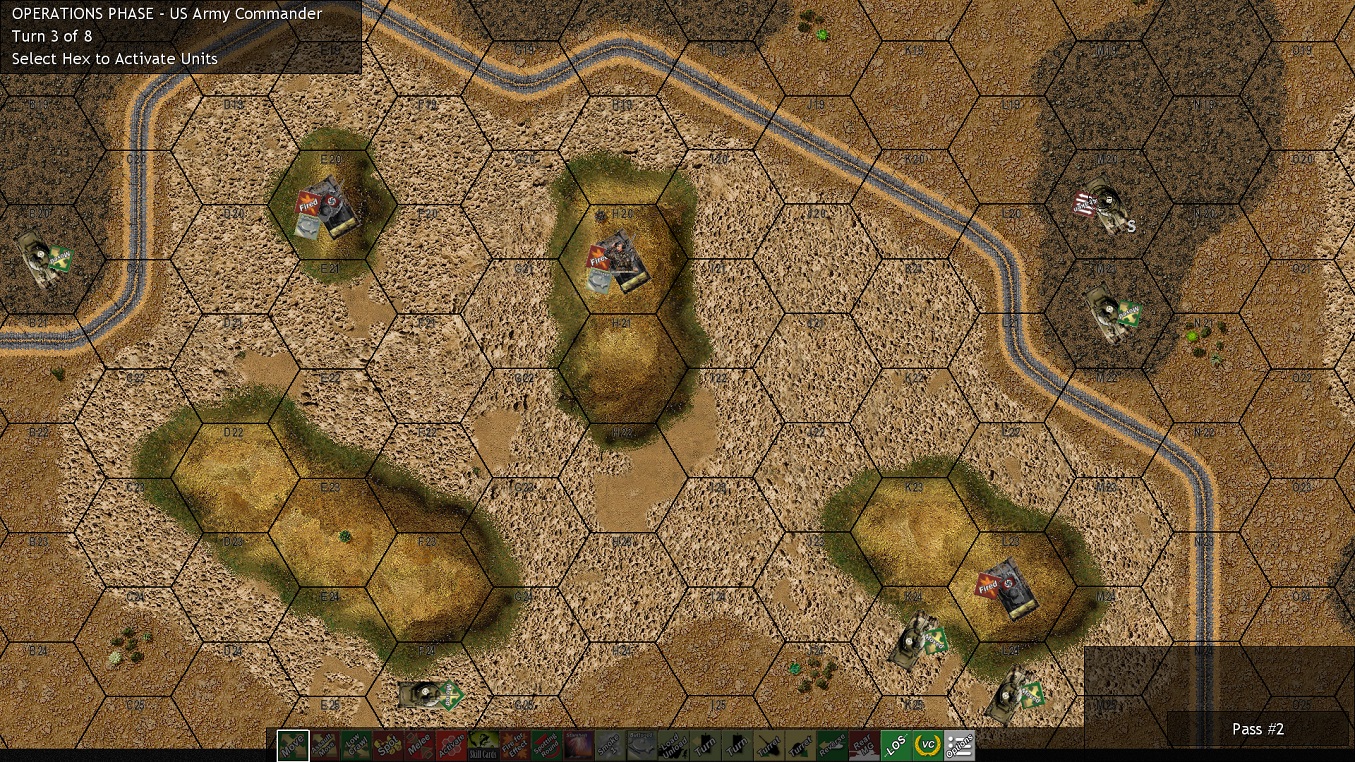Select the Melee combat icon

click(419, 745)
